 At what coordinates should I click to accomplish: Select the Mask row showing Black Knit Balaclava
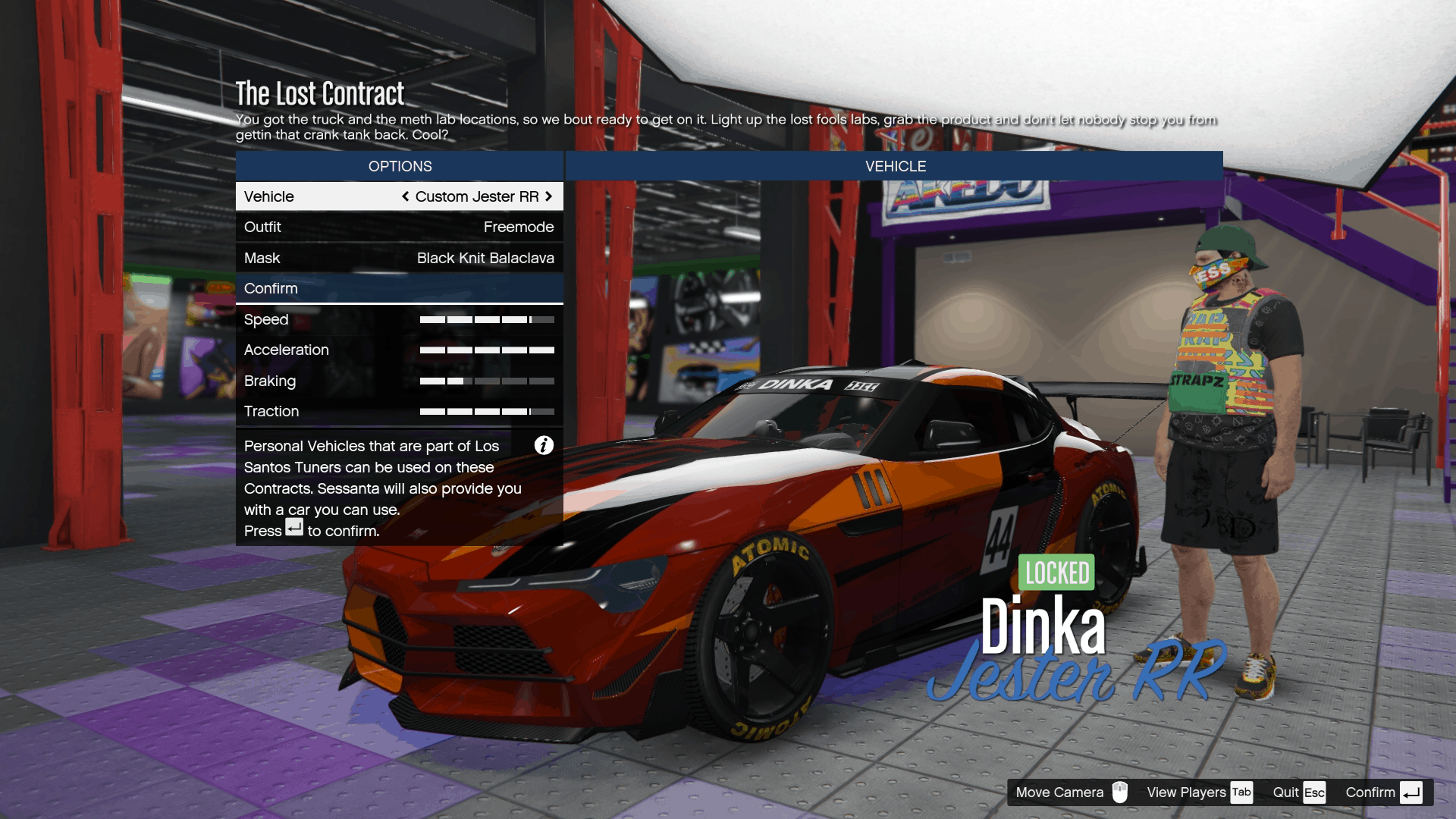pyautogui.click(x=400, y=258)
